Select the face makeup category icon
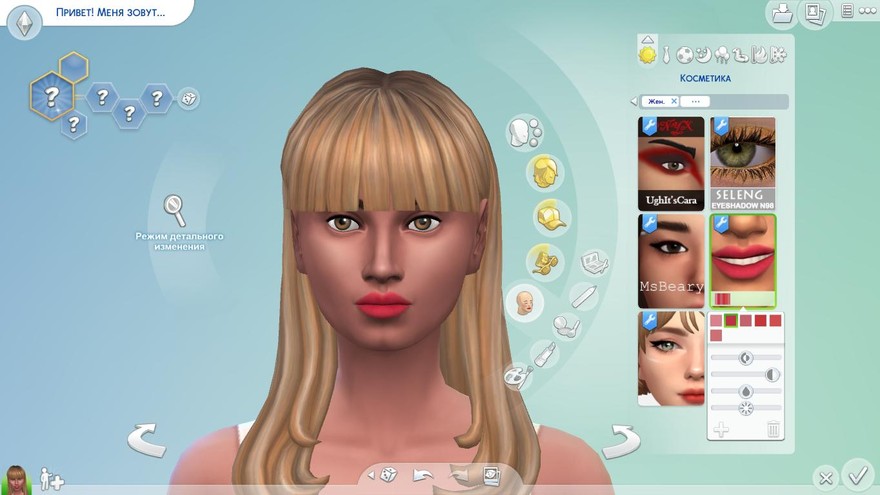Screen dimensions: 880x495 click(x=523, y=301)
